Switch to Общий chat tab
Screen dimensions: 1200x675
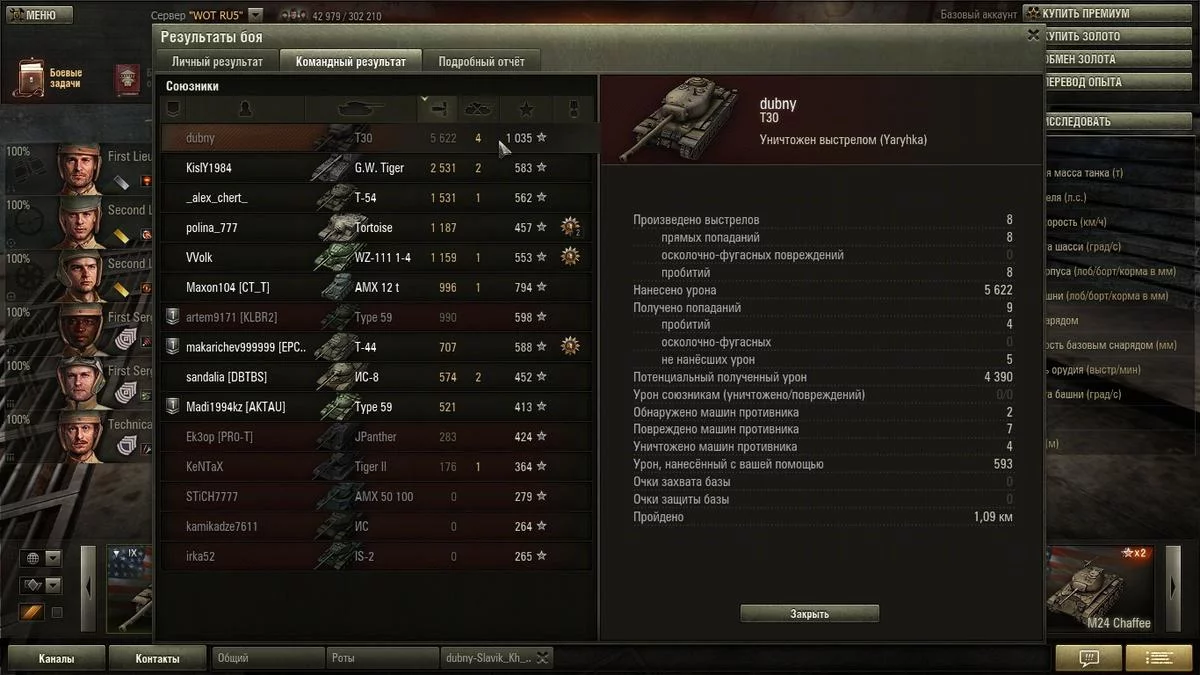click(x=266, y=658)
